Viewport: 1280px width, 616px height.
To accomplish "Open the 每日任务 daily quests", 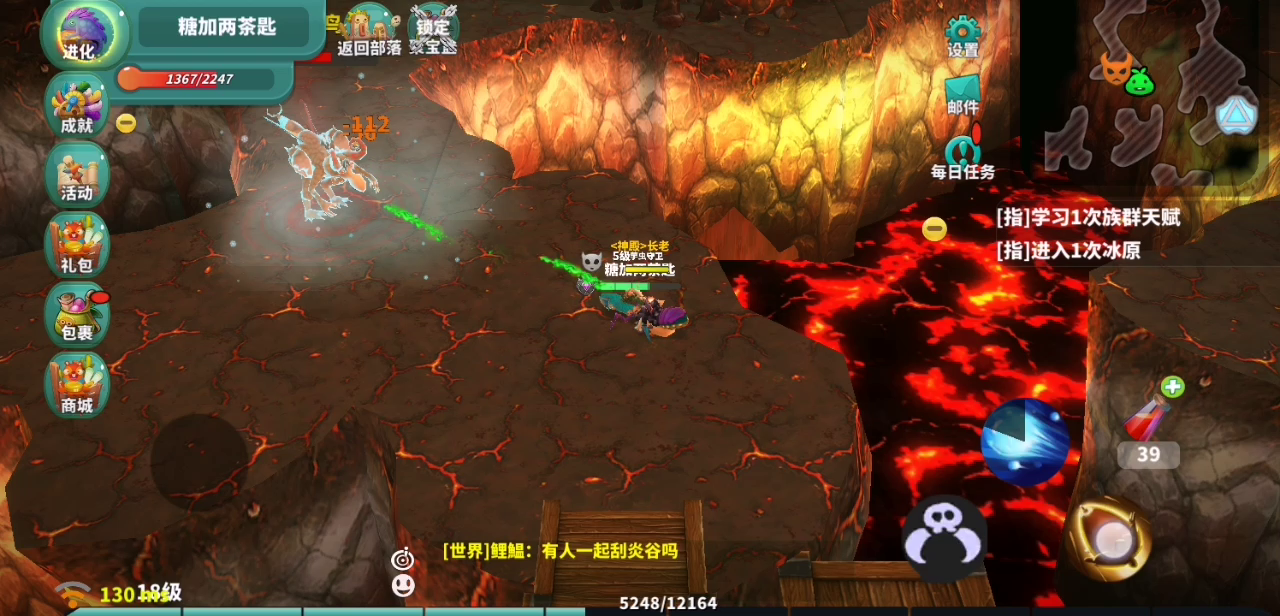I will pos(963,157).
